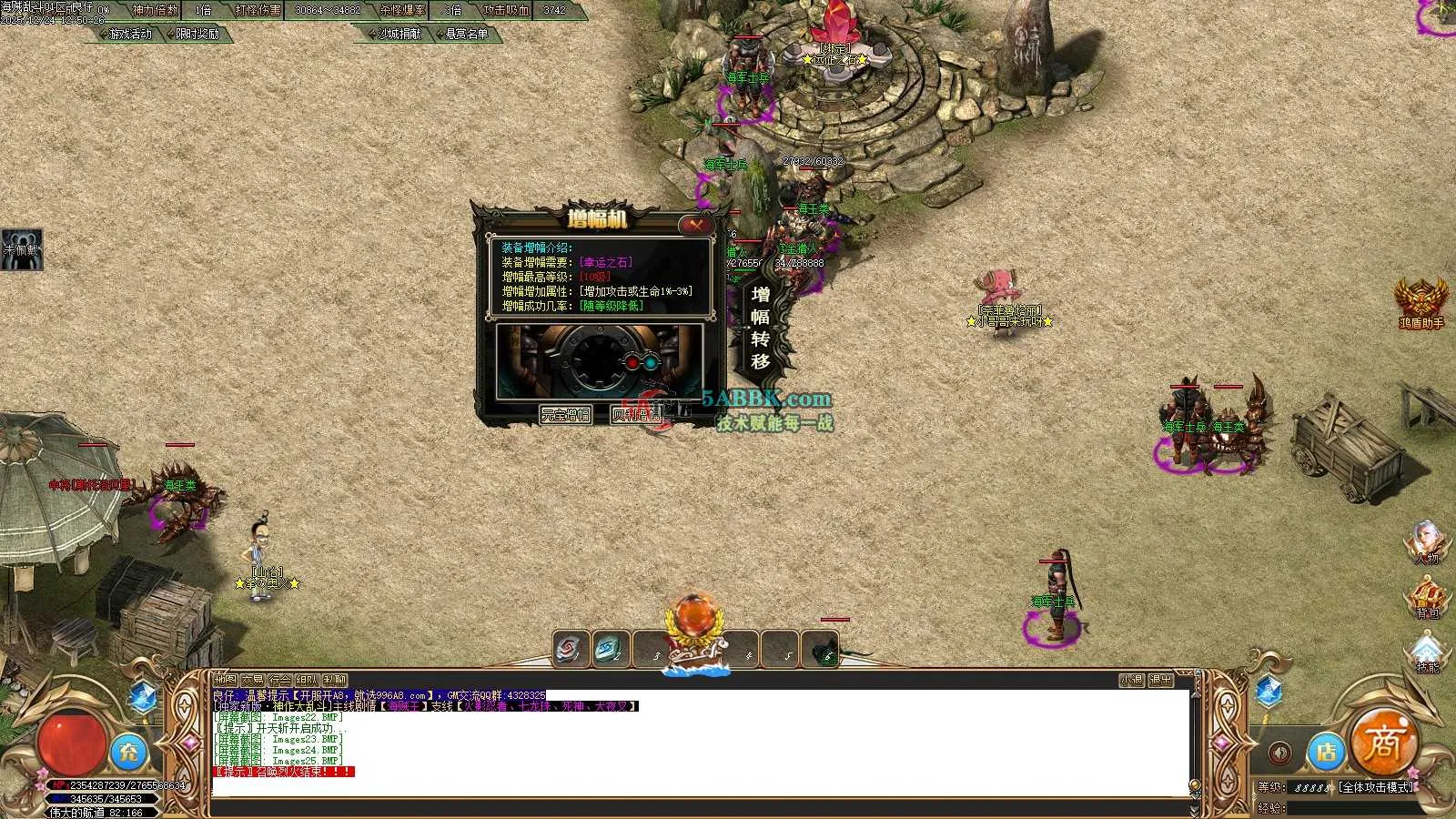Open the 技能 skills panel
Viewport: 1456px width, 819px height.
1427,653
